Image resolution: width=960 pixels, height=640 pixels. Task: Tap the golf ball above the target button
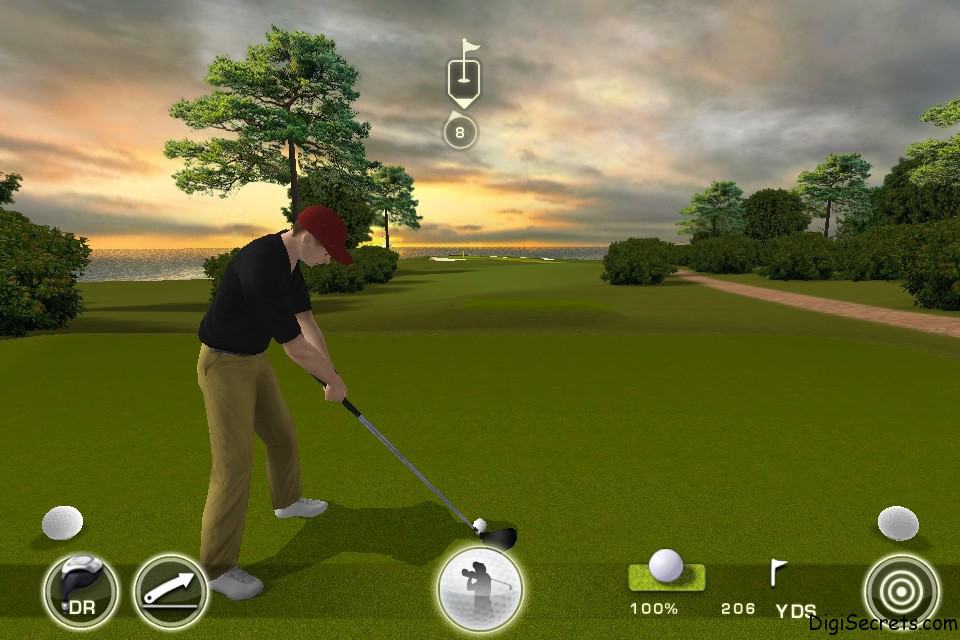pyautogui.click(x=897, y=522)
